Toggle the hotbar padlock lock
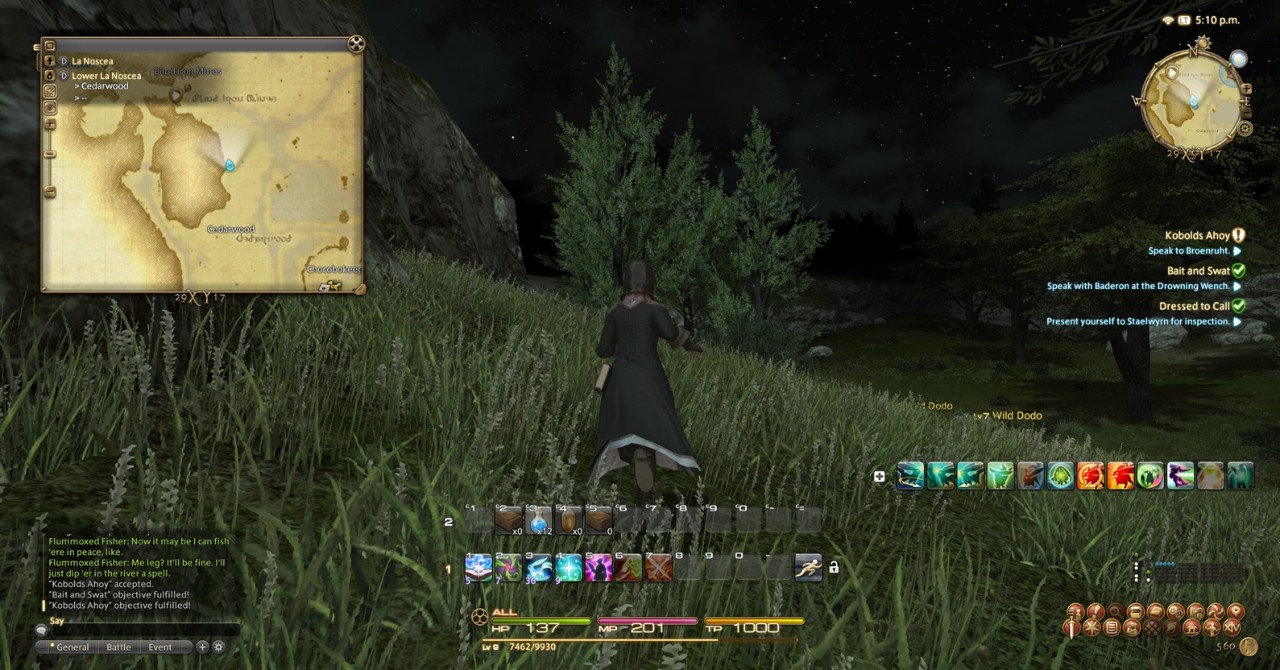This screenshot has height=670, width=1280. pyautogui.click(x=834, y=567)
